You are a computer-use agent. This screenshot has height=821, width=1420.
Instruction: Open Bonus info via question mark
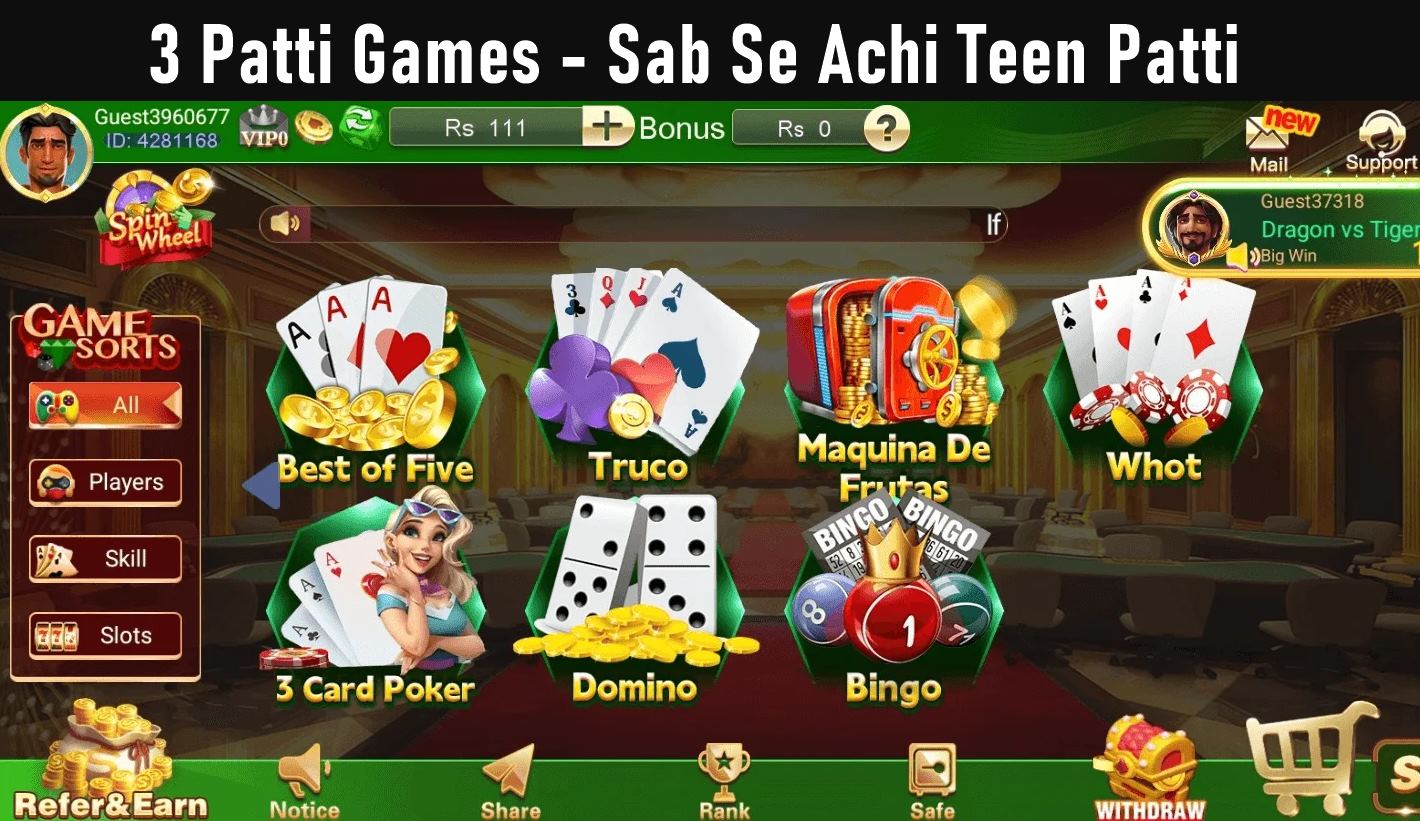[888, 128]
